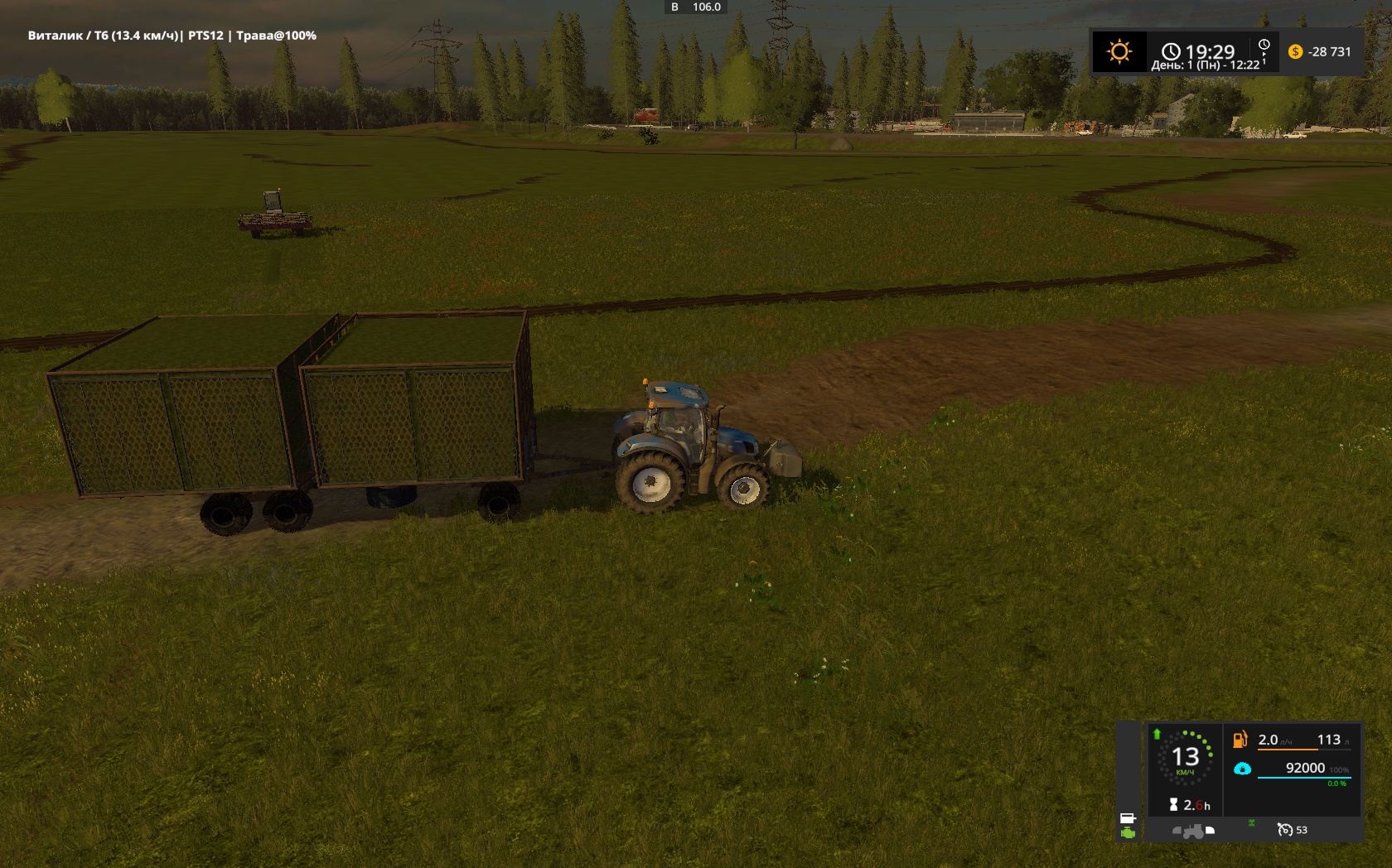
Task: Click the hourglass operating hours icon
Action: (1173, 804)
